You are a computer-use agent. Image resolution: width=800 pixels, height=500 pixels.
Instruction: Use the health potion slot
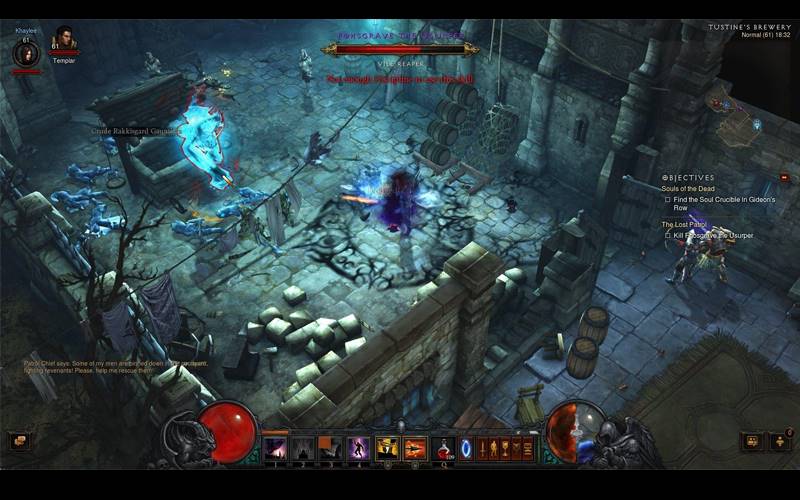443,448
